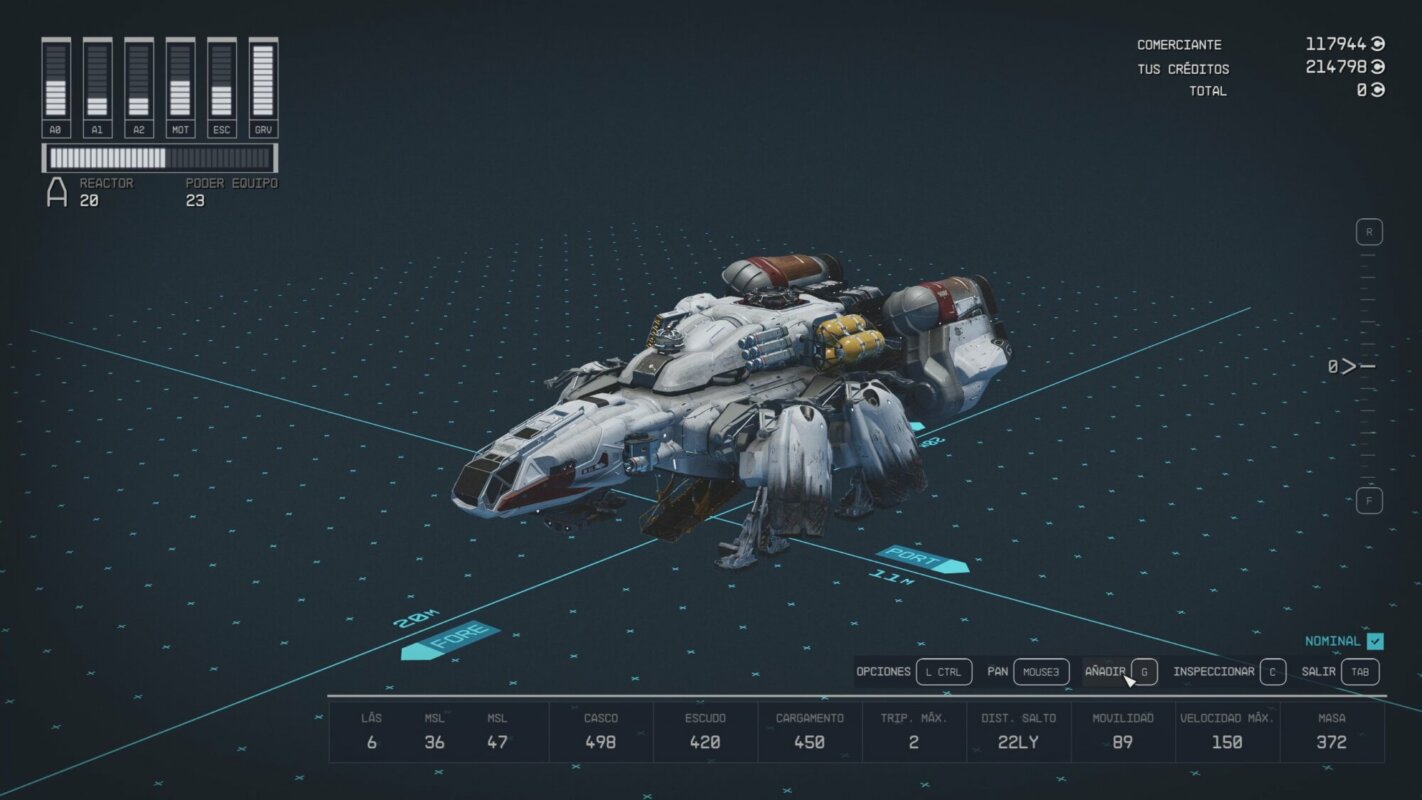Exit the ship builder with Salir
1422x800 pixels.
point(1340,672)
